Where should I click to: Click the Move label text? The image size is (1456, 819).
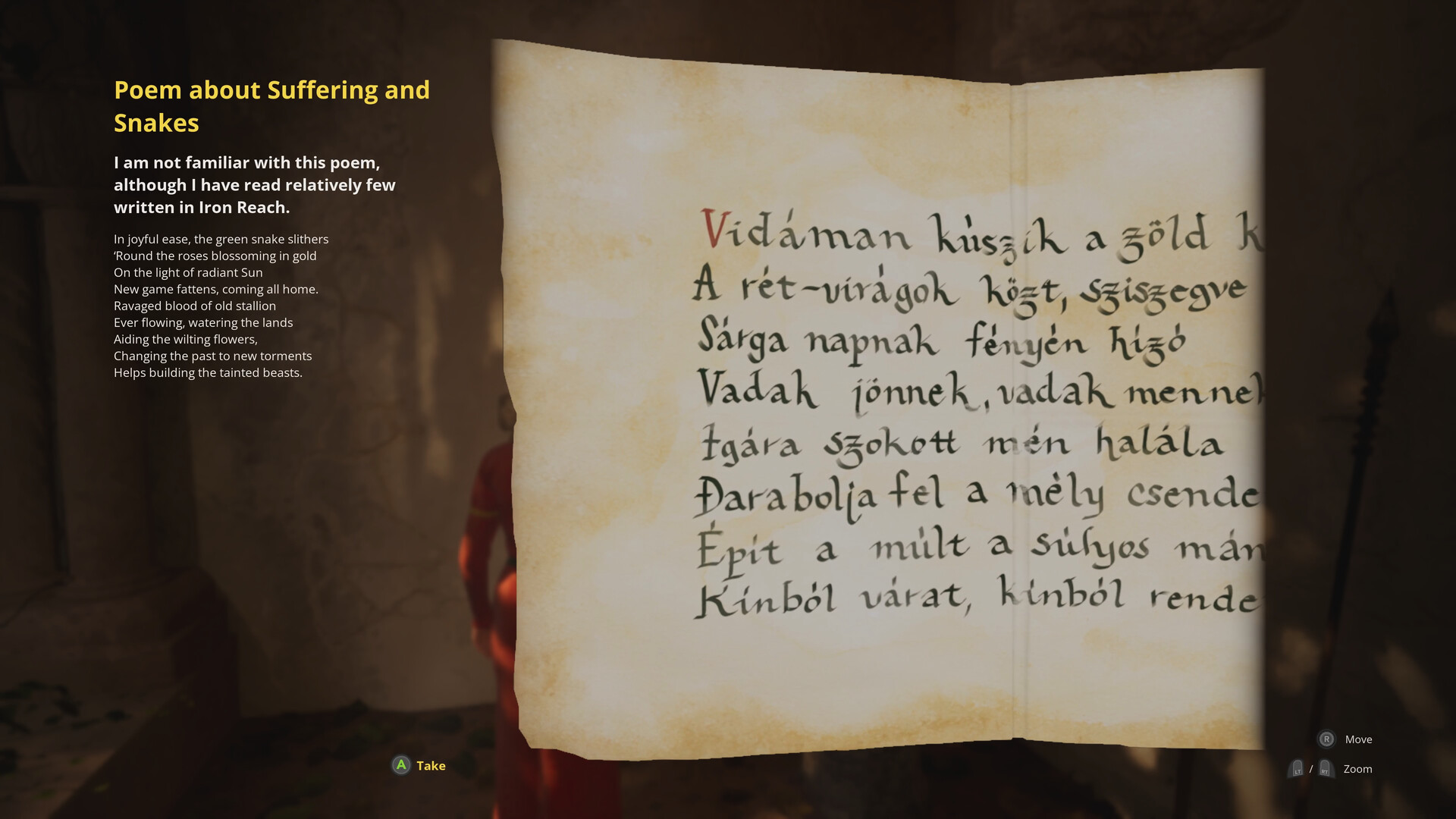1358,739
